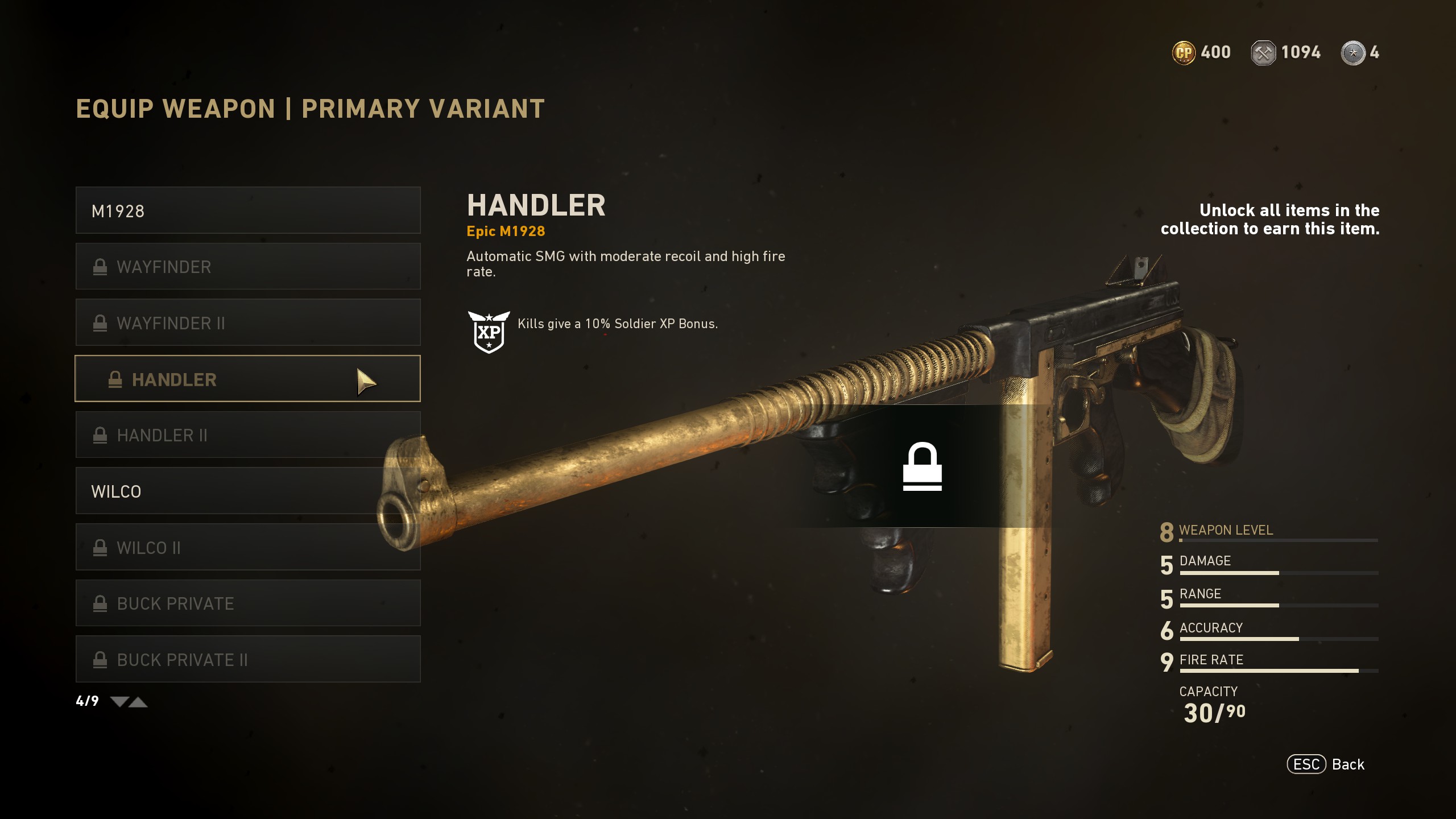Toggle selection of Buck Private II

click(247, 659)
